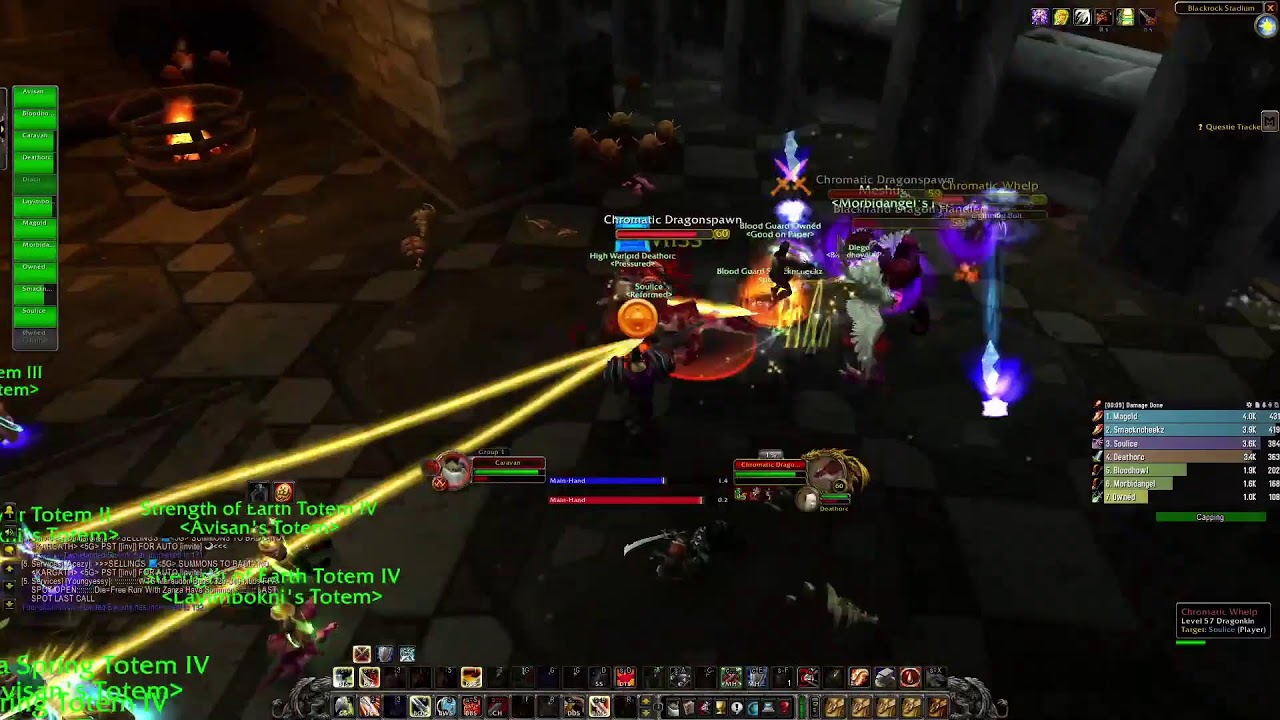The height and width of the screenshot is (720, 1280).
Task: Click the Capping bar
Action: click(x=1210, y=518)
